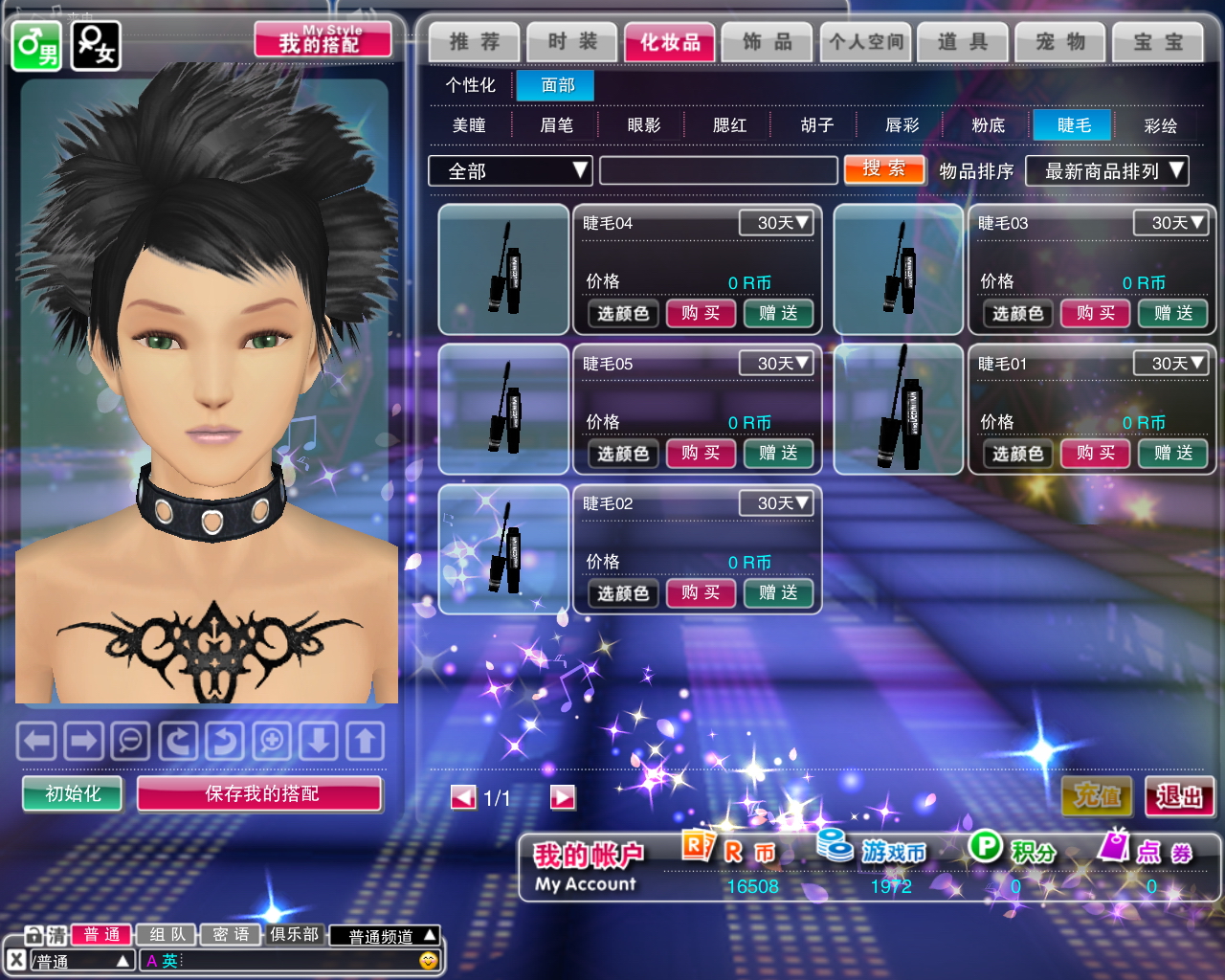Choose a color for 睫毛05

click(623, 454)
